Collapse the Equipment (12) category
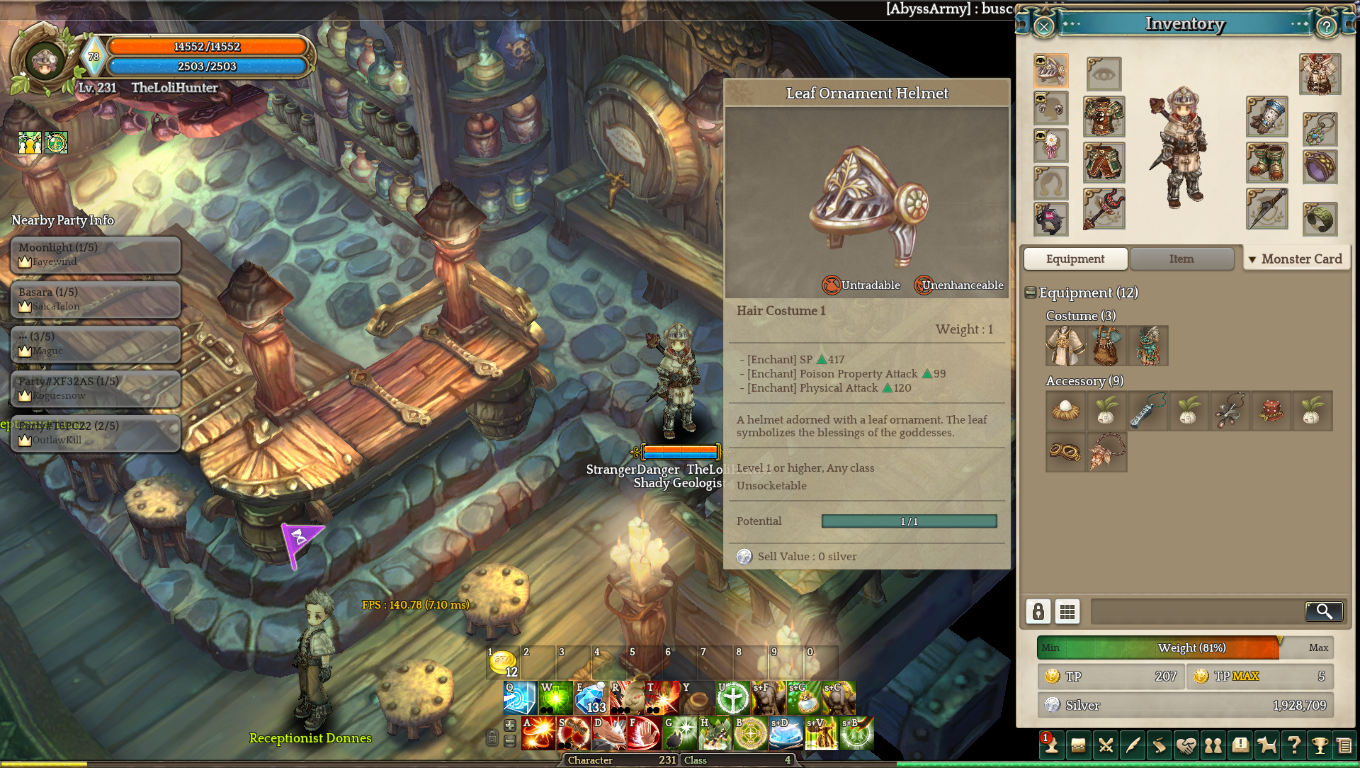Viewport: 1360px width, 768px height. tap(1030, 293)
